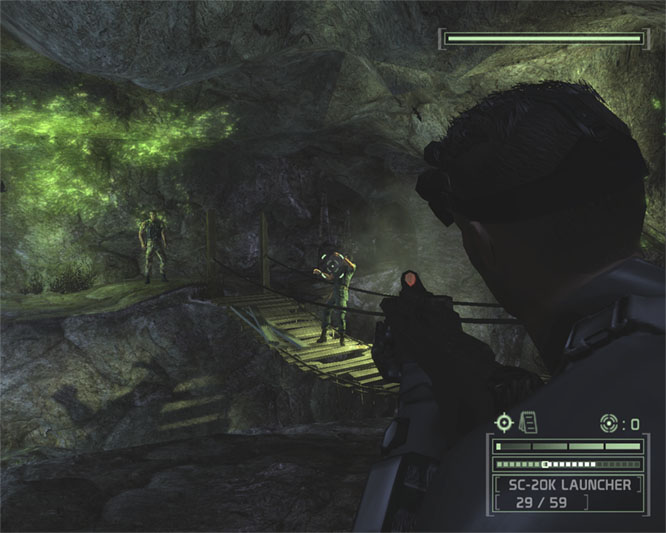Image resolution: width=666 pixels, height=533 pixels.
Task: Select the circular target gadget icon
Action: [609, 423]
